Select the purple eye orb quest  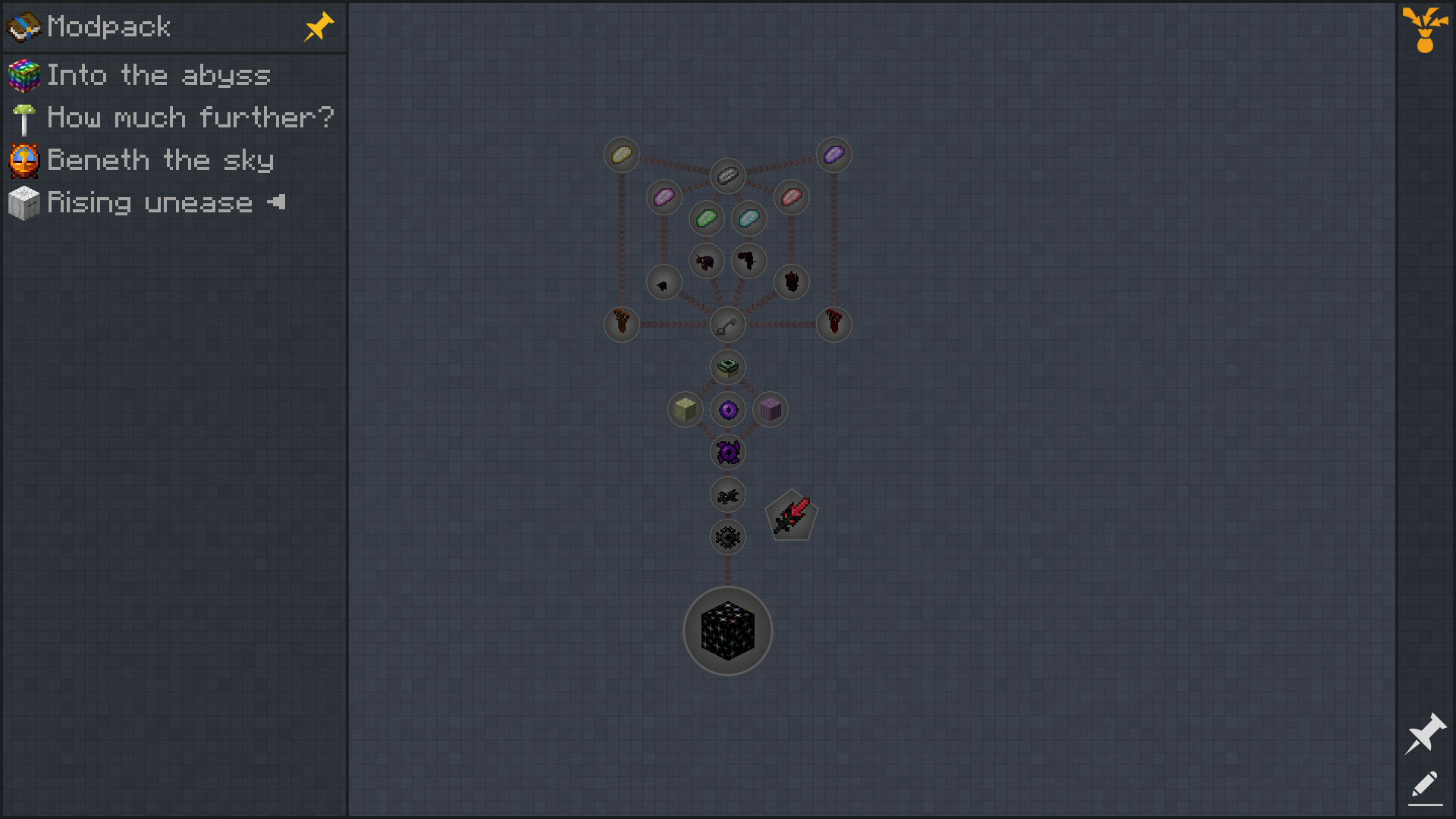point(728,410)
